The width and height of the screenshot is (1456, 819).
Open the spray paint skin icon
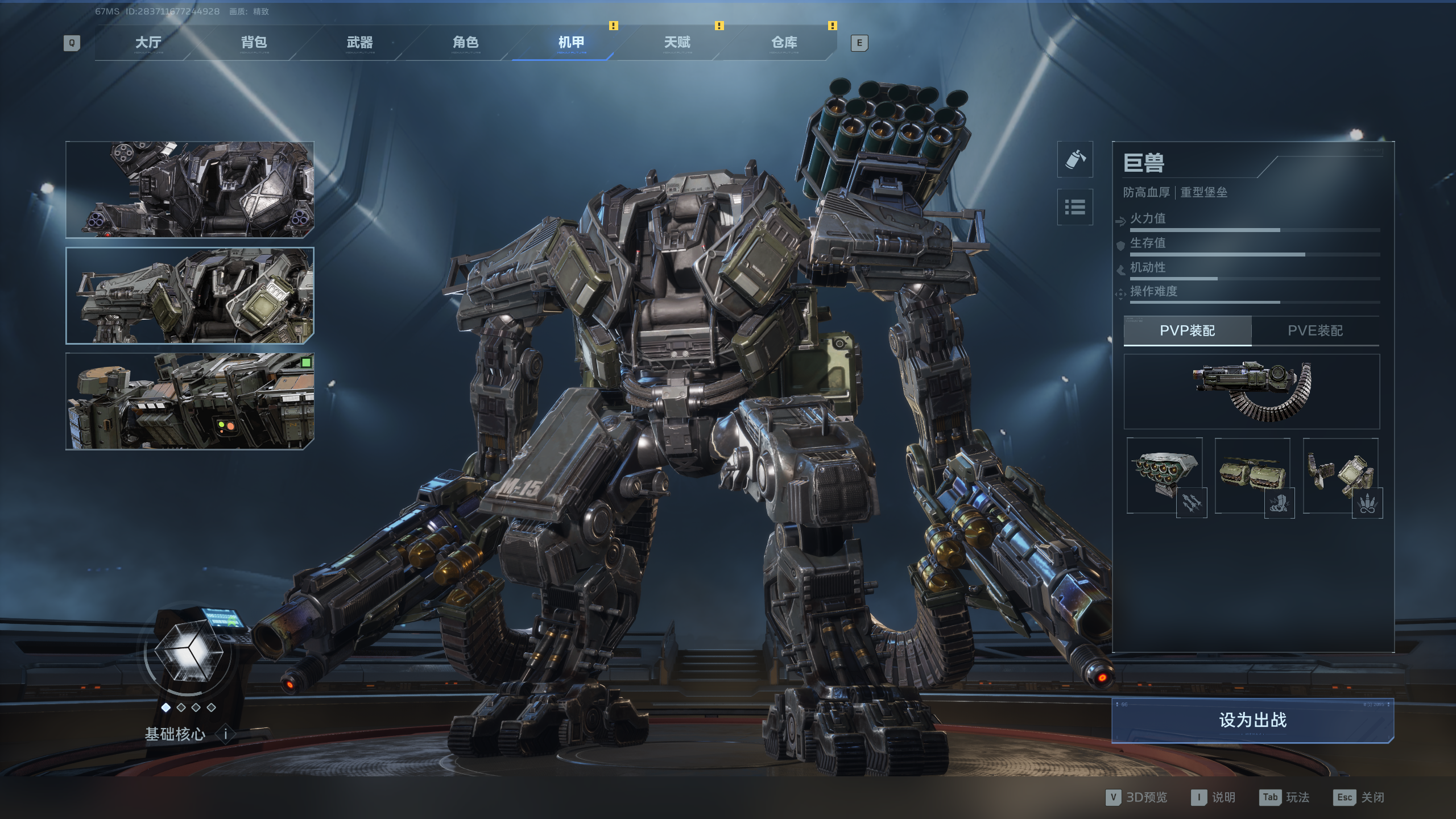(1075, 159)
